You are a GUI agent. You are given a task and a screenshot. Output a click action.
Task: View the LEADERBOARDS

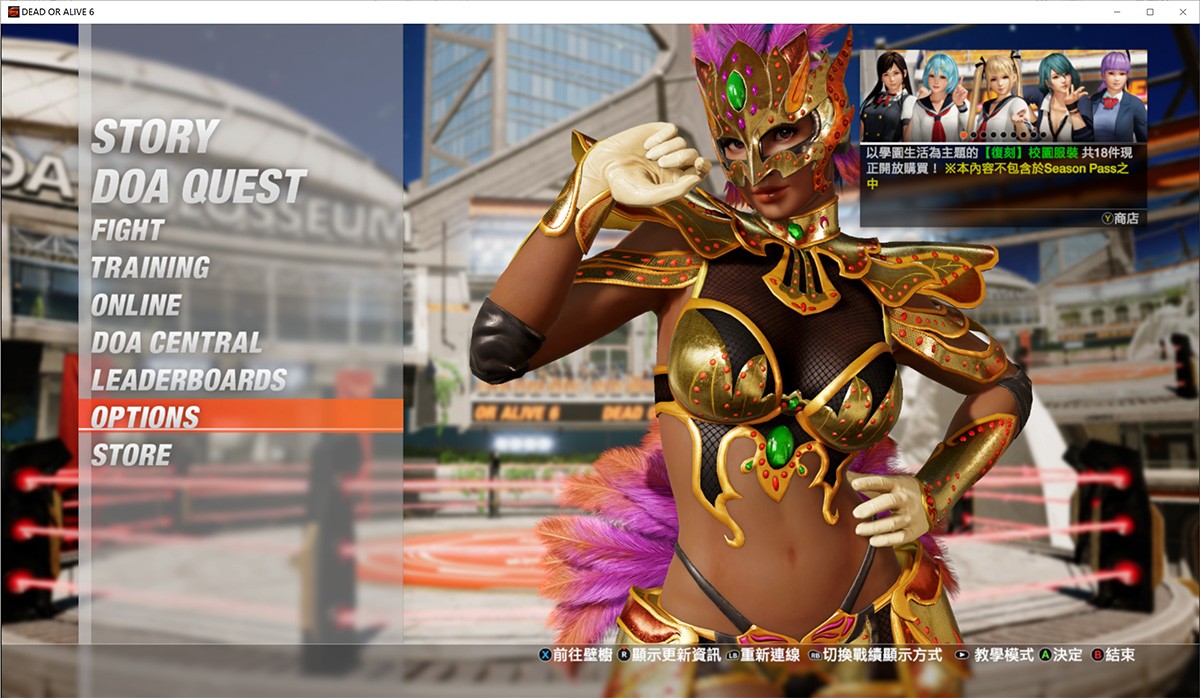189,380
